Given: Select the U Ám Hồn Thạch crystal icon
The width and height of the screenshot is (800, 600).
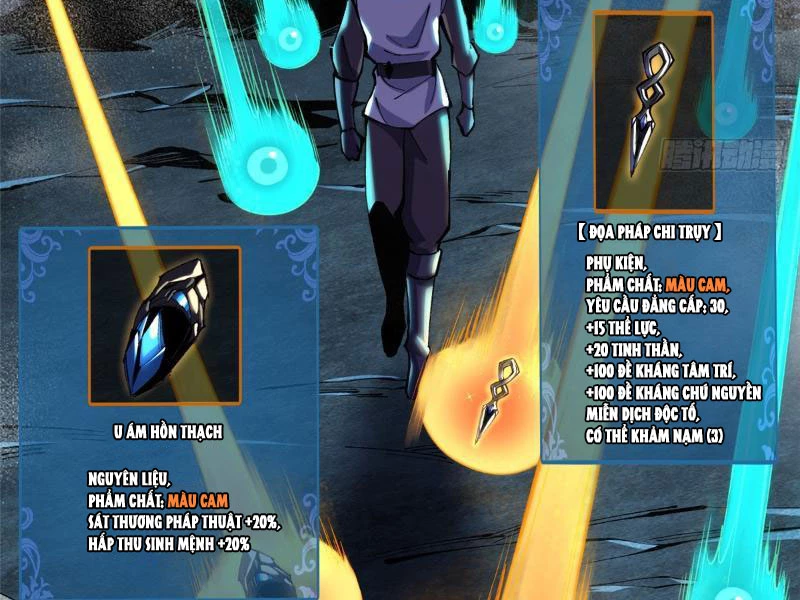Looking at the screenshot, I should coord(165,323).
